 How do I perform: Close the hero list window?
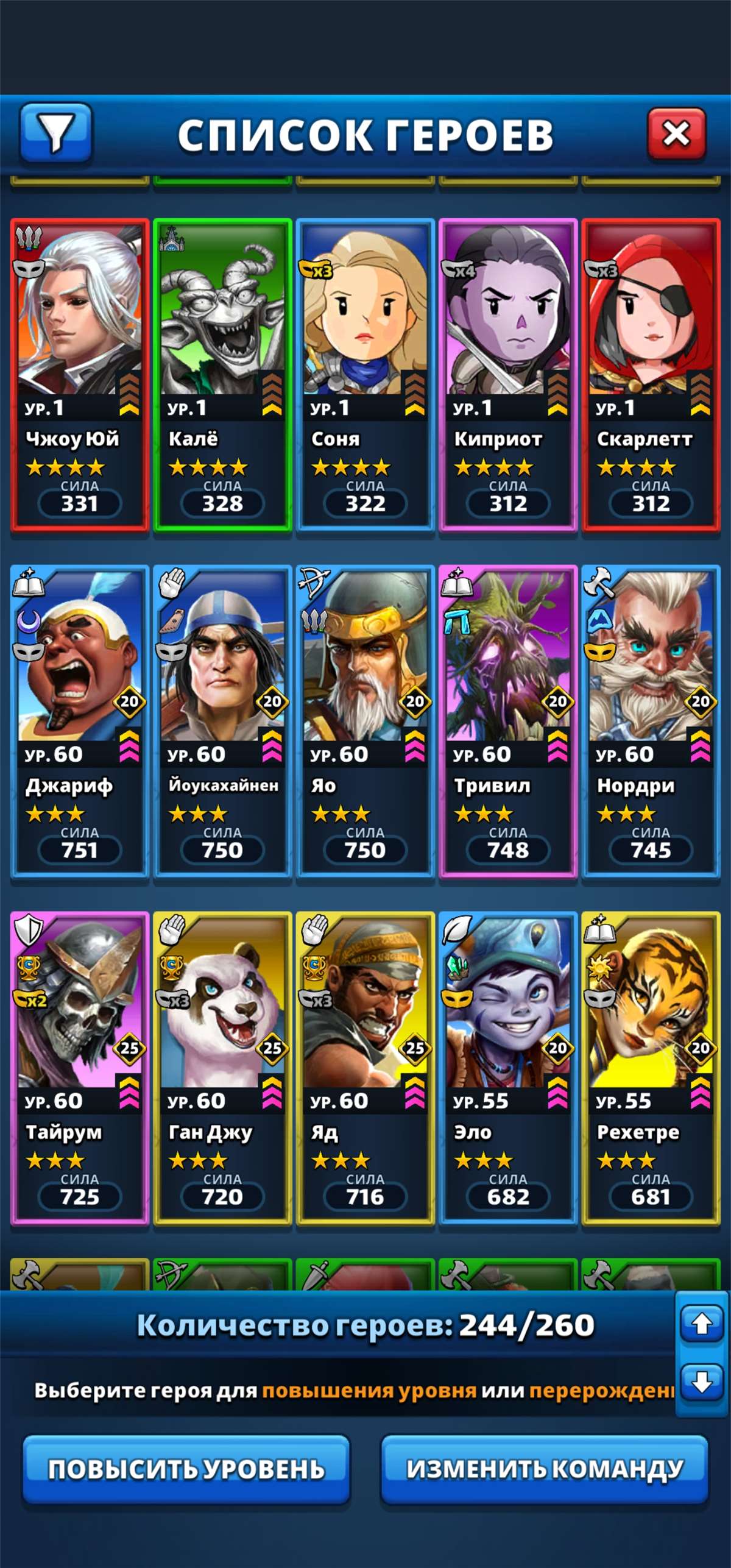tap(676, 134)
